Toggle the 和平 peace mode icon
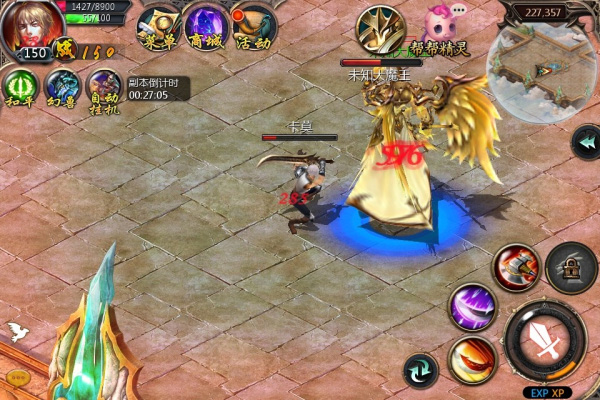The image size is (600, 400). (x=20, y=86)
